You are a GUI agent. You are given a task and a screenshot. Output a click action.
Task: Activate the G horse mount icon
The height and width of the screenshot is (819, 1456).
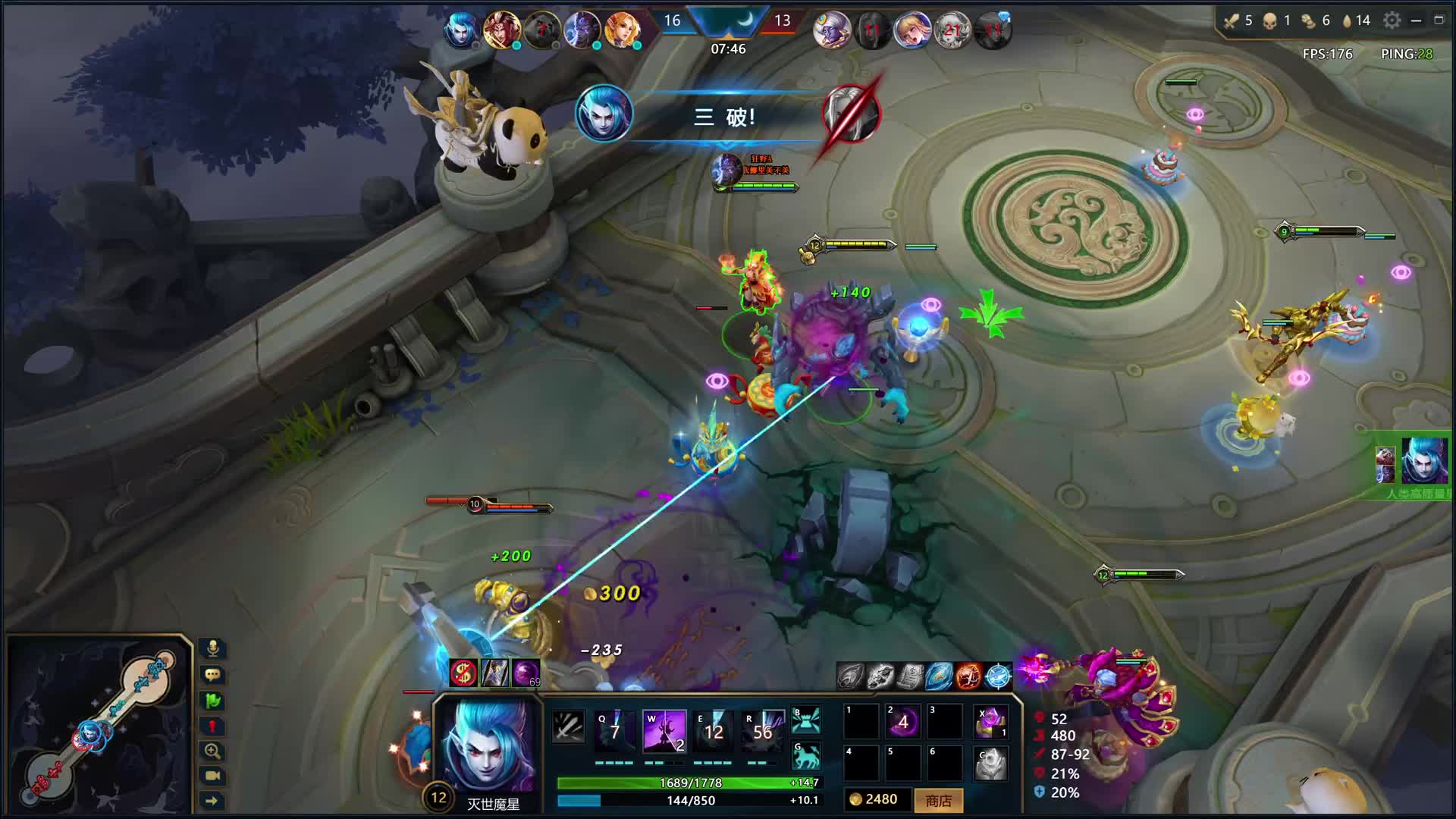806,755
